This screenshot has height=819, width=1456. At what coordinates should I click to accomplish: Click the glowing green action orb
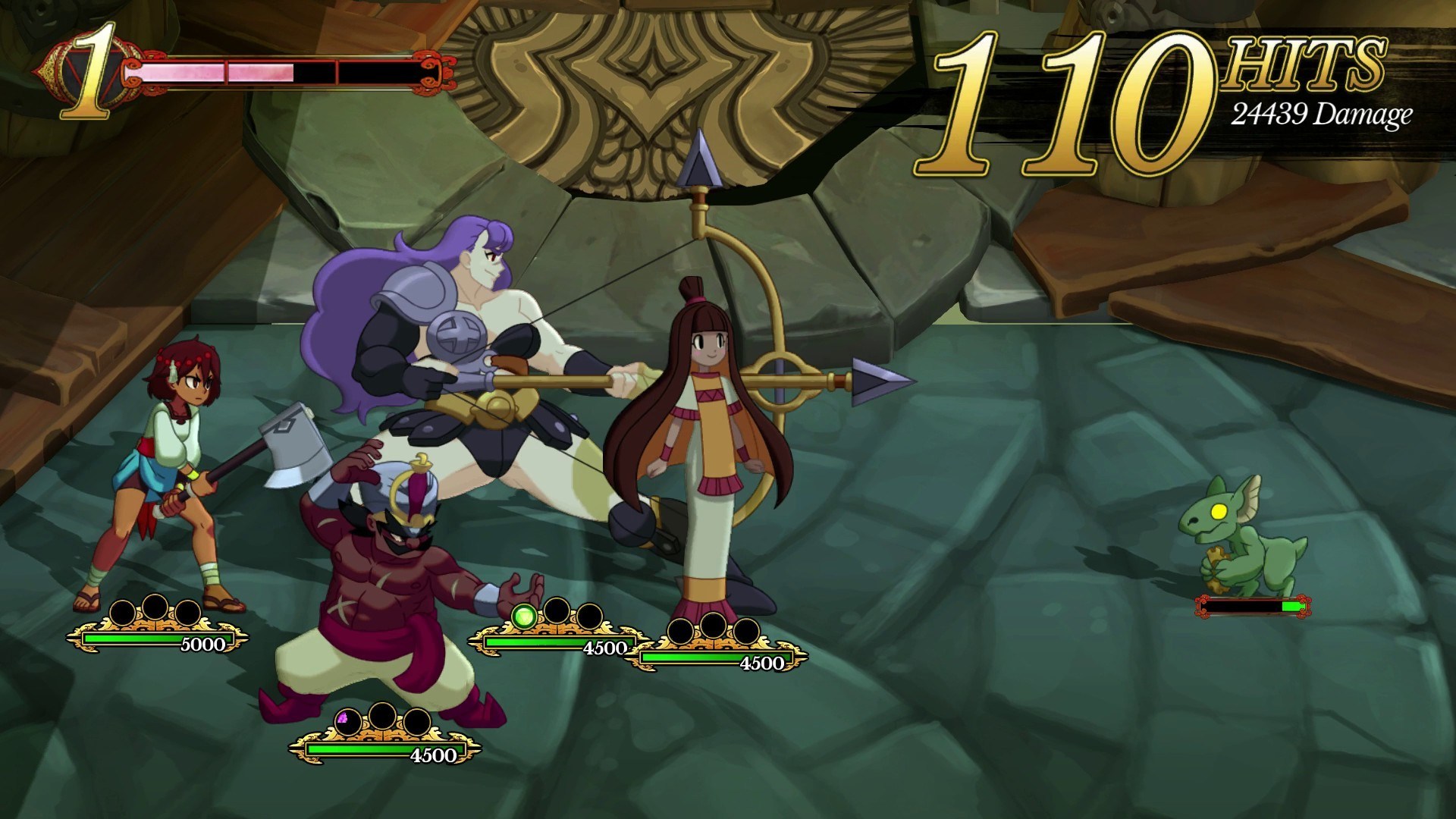[x=523, y=617]
